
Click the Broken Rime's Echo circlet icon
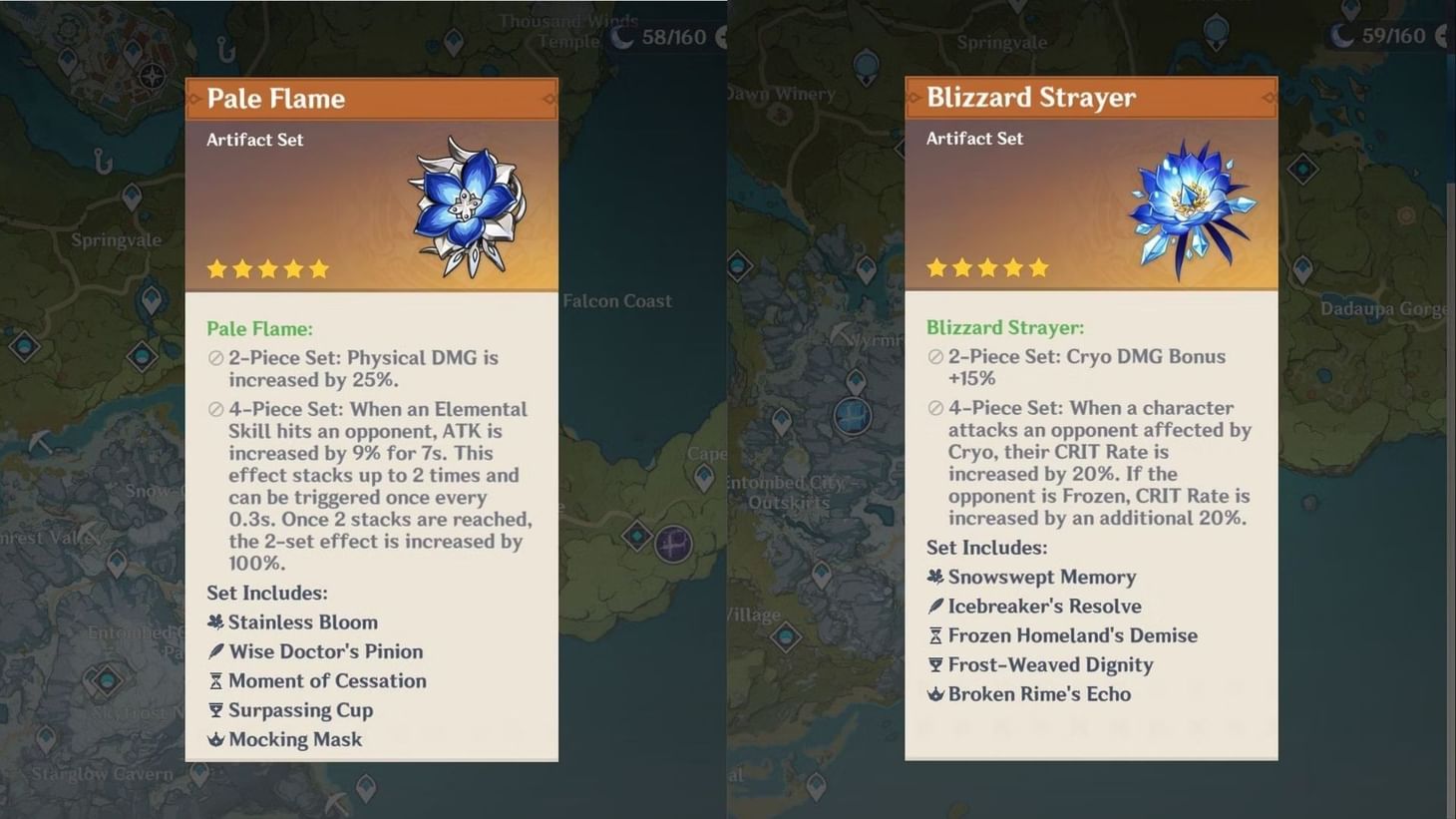click(934, 693)
